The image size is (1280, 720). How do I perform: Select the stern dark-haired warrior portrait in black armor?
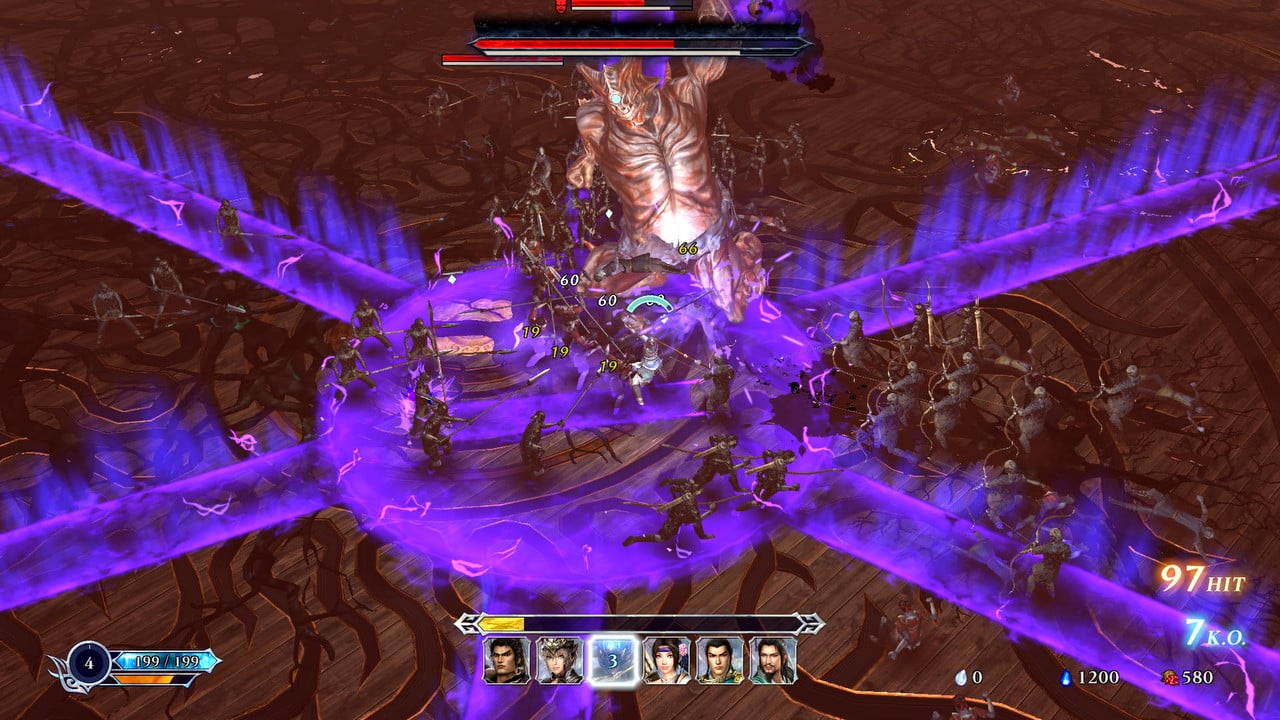click(505, 660)
